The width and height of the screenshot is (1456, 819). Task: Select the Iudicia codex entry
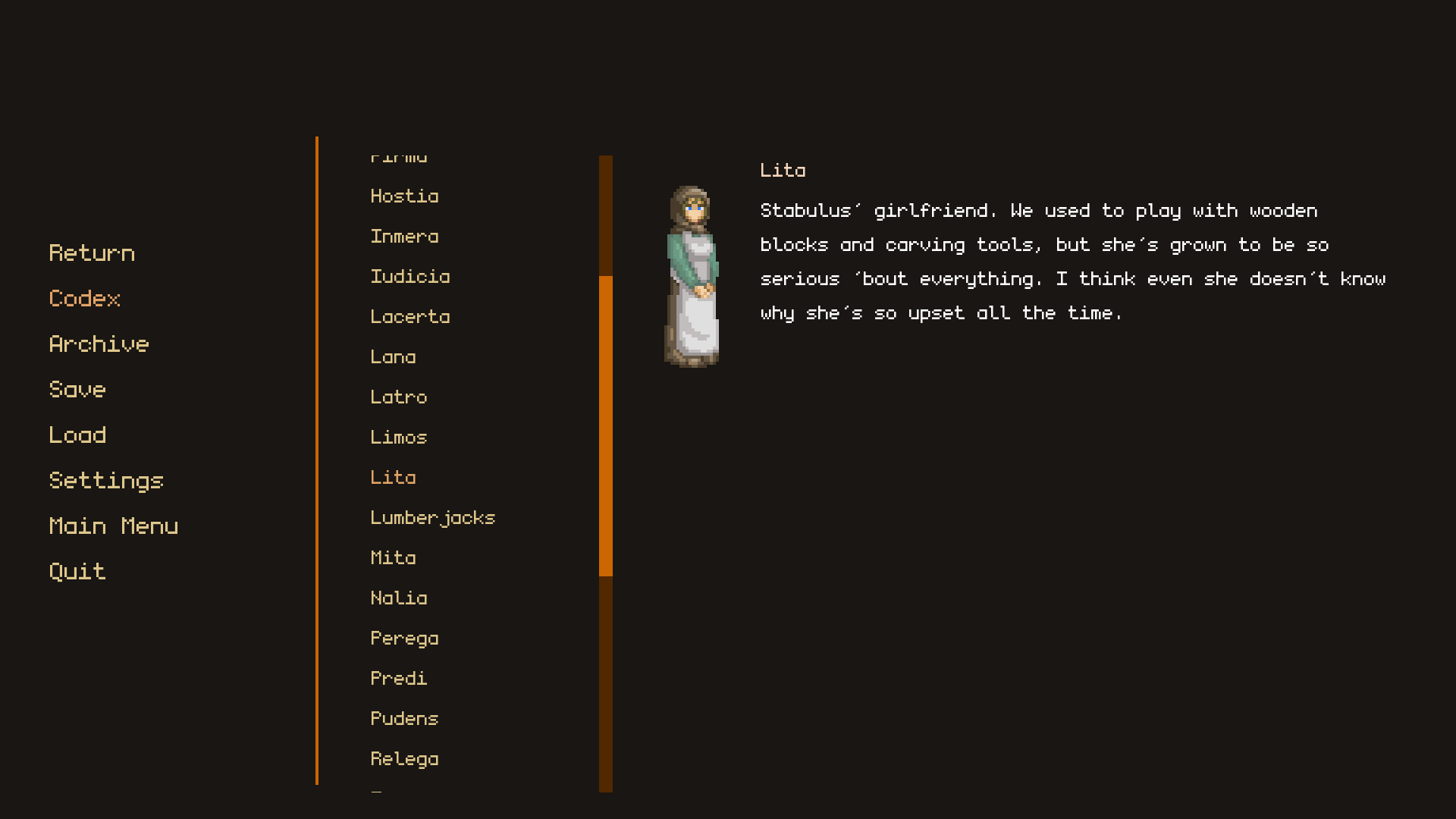tap(409, 276)
